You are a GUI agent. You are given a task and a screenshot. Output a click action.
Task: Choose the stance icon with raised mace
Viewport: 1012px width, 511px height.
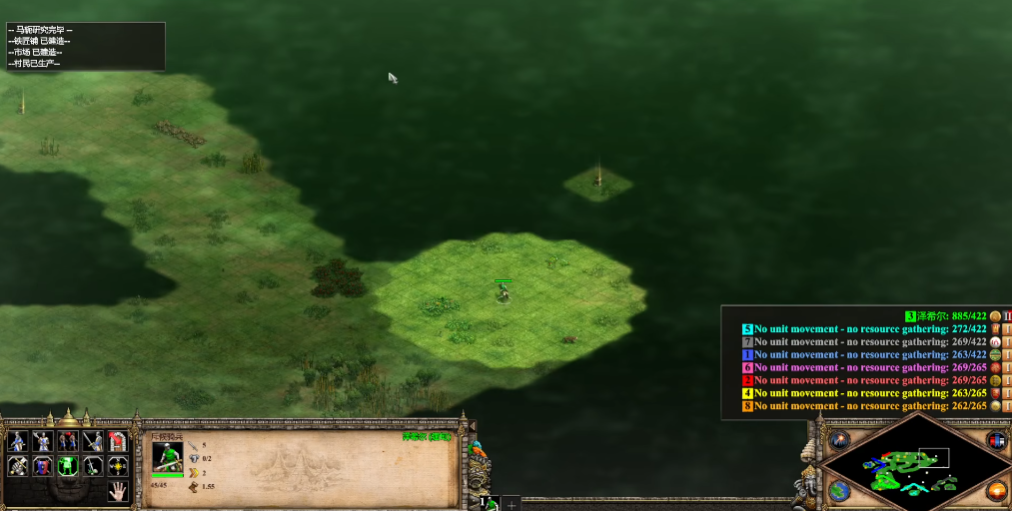click(x=43, y=441)
